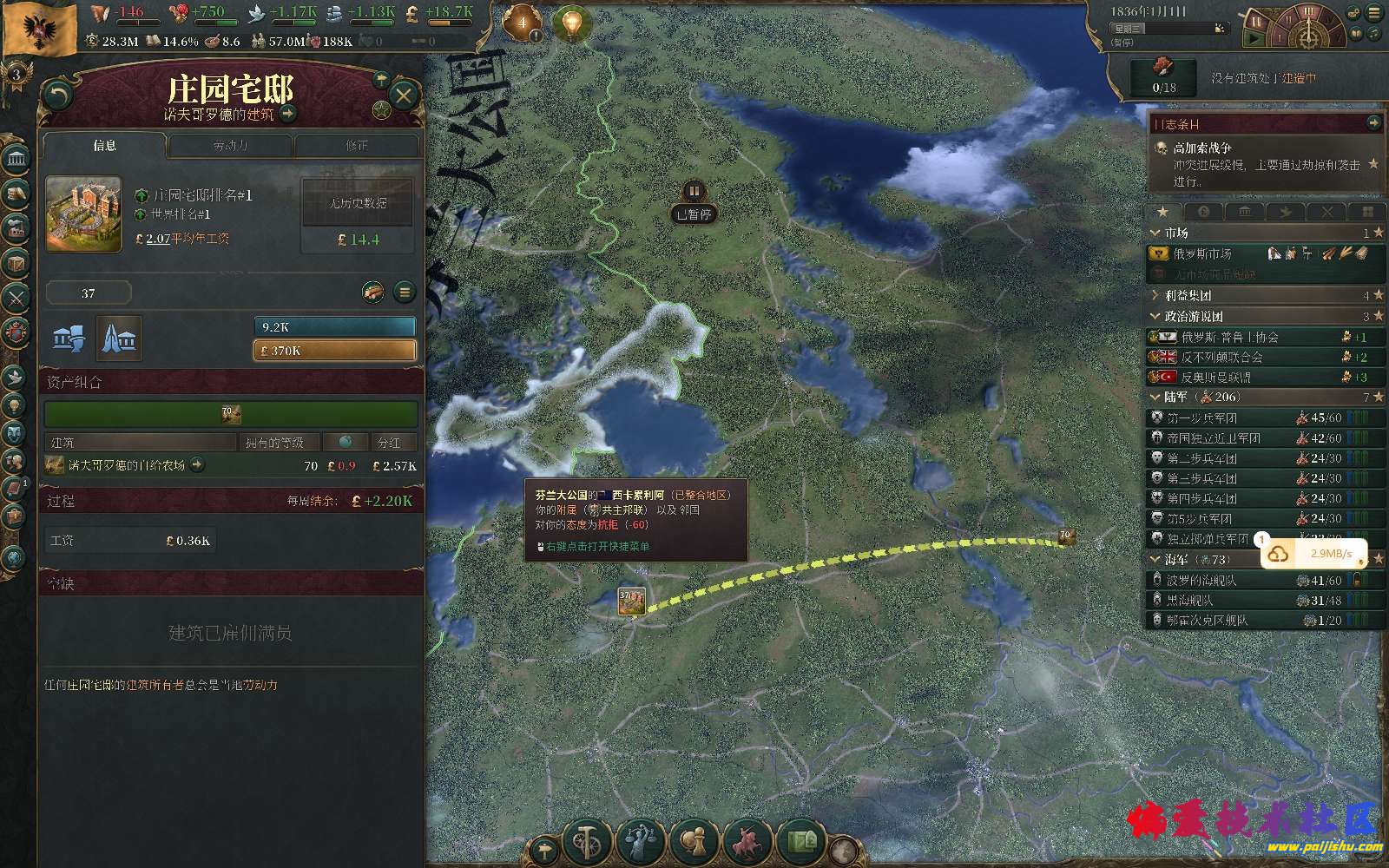The width and height of the screenshot is (1389, 868).
Task: Open the 俄罗斯市场 market entry
Action: (x=1202, y=254)
